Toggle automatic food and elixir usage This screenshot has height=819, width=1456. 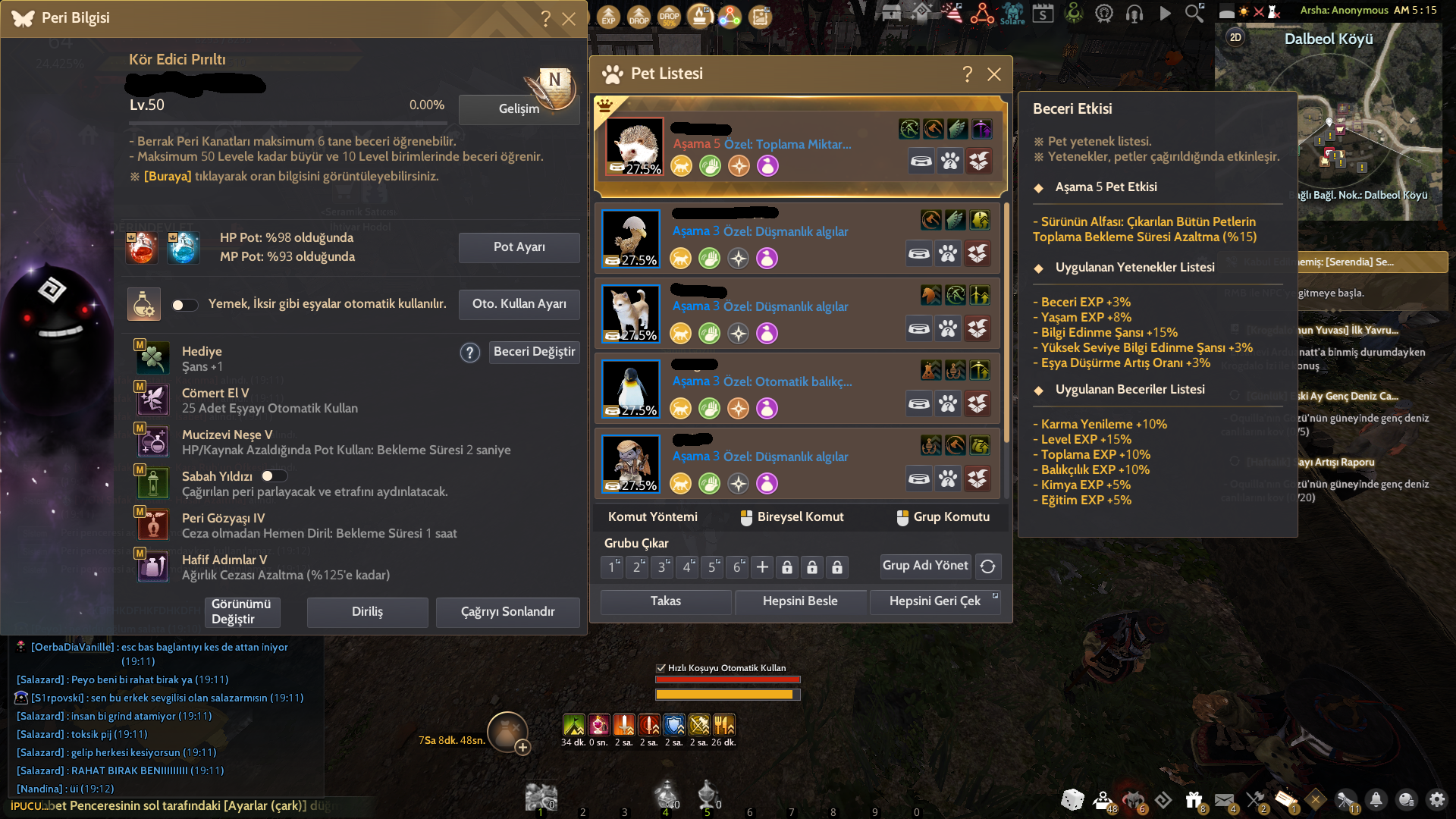coord(184,304)
